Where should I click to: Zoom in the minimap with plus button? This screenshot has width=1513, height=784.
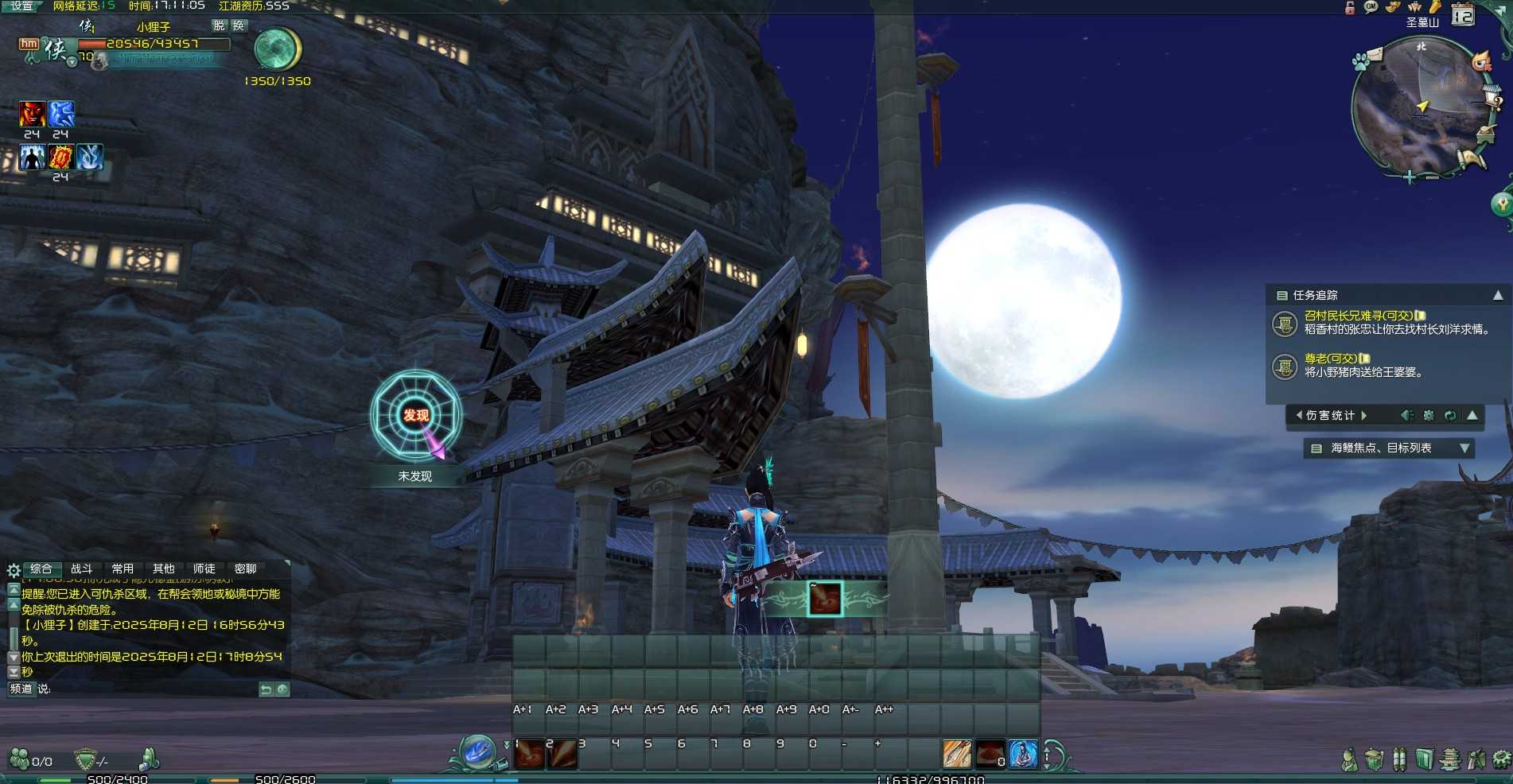pos(1409,177)
